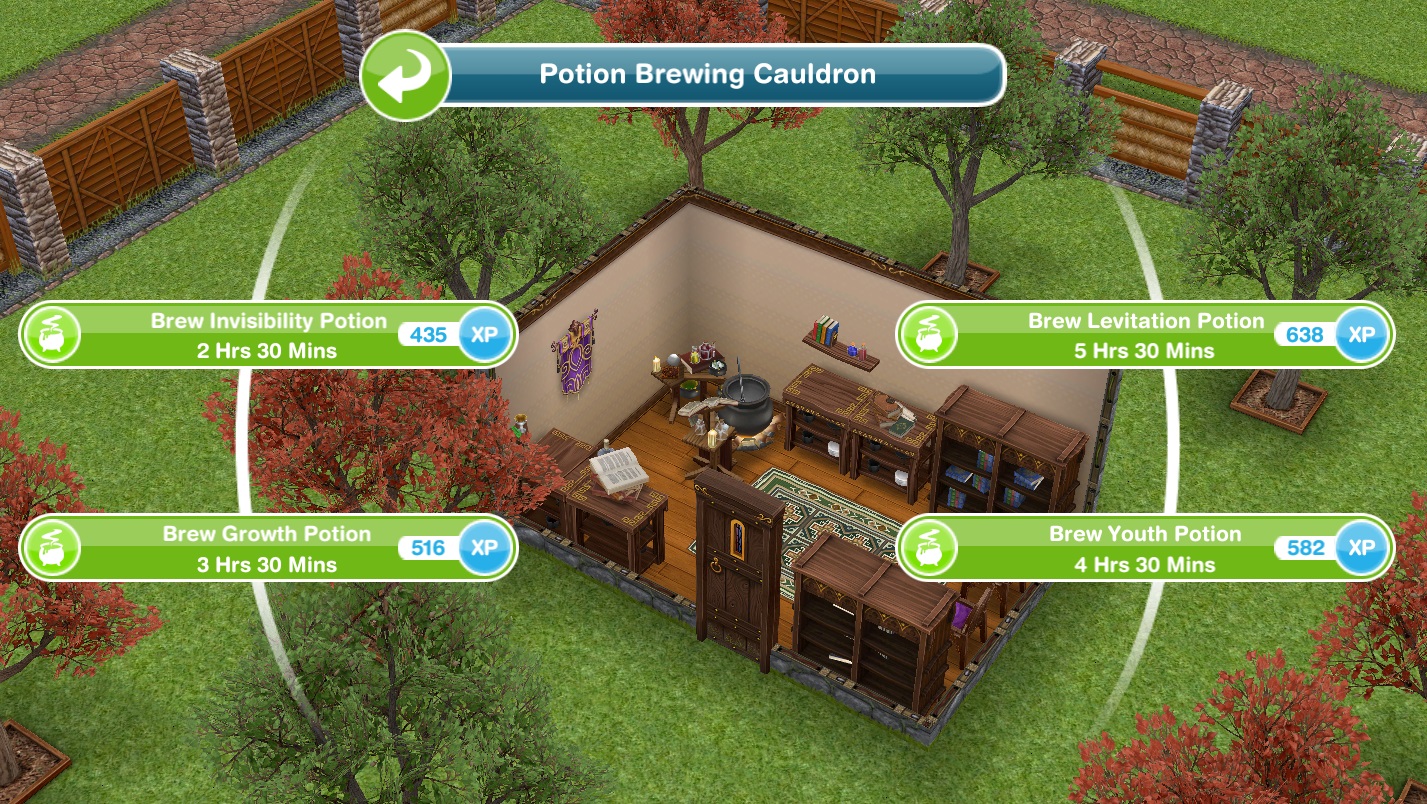Start brewing the Invisibility Potion
Image resolution: width=1427 pixels, height=804 pixels.
[x=267, y=334]
